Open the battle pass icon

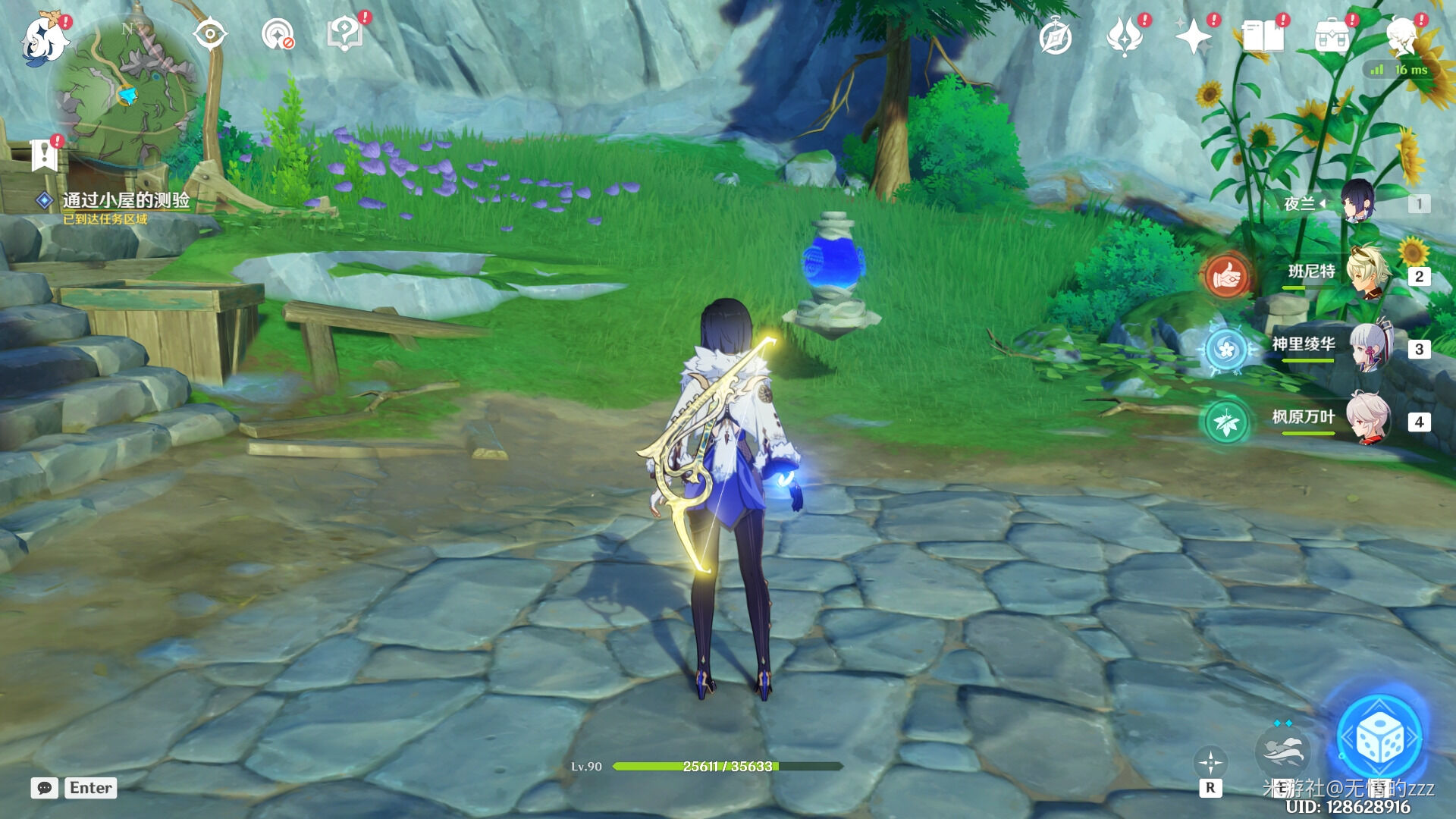point(1124,36)
